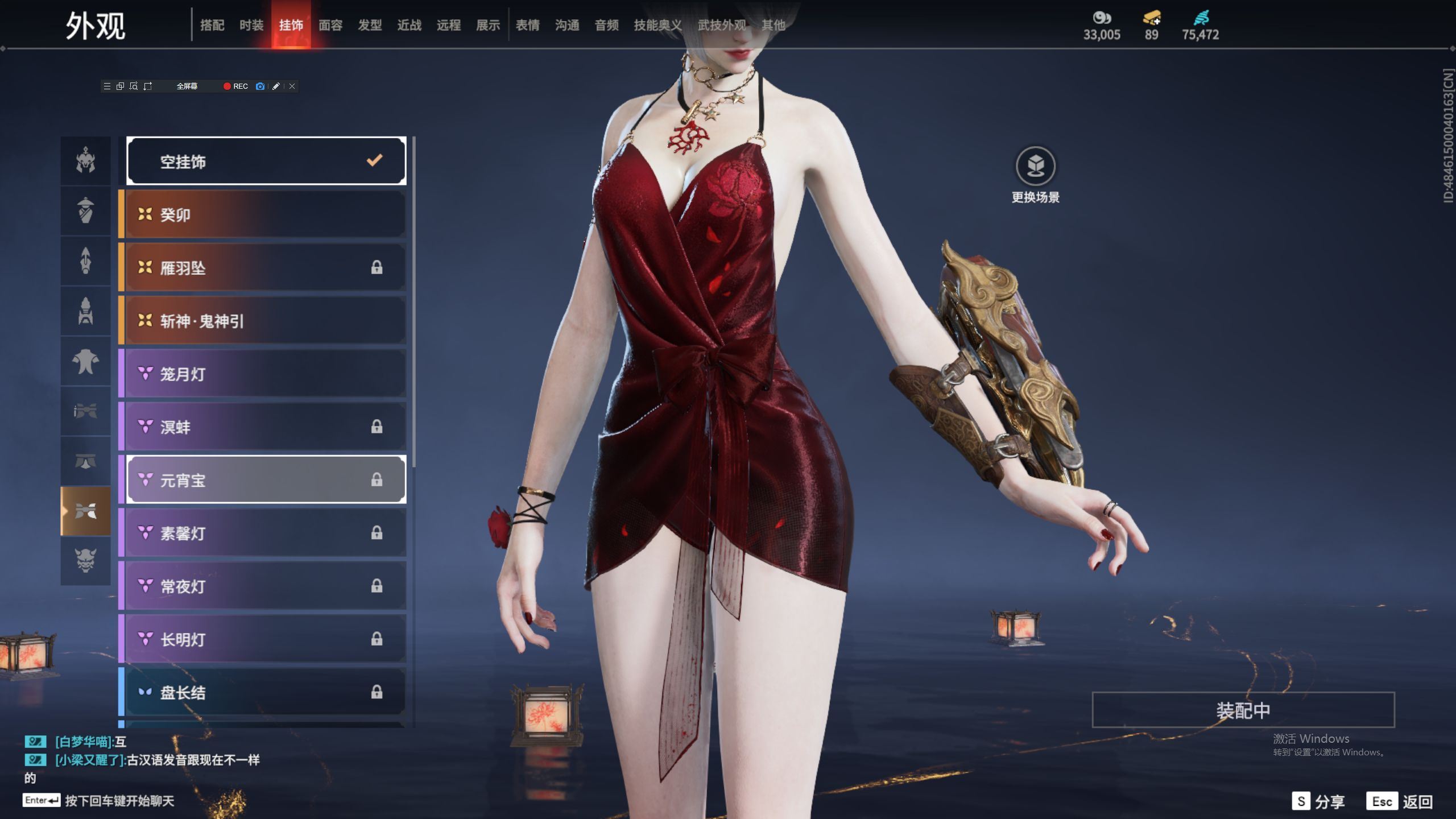
Task: Switch to the 表情 tab
Action: [527, 25]
